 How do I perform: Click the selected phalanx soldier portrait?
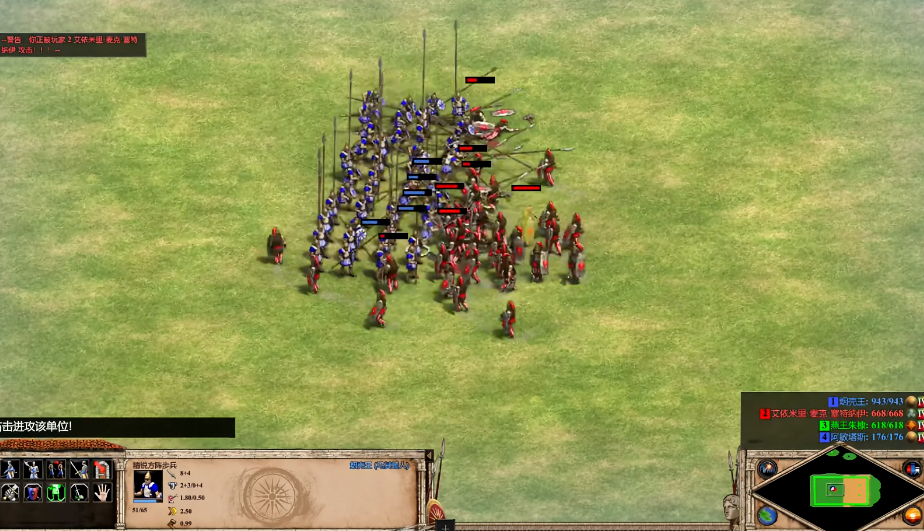(x=148, y=484)
